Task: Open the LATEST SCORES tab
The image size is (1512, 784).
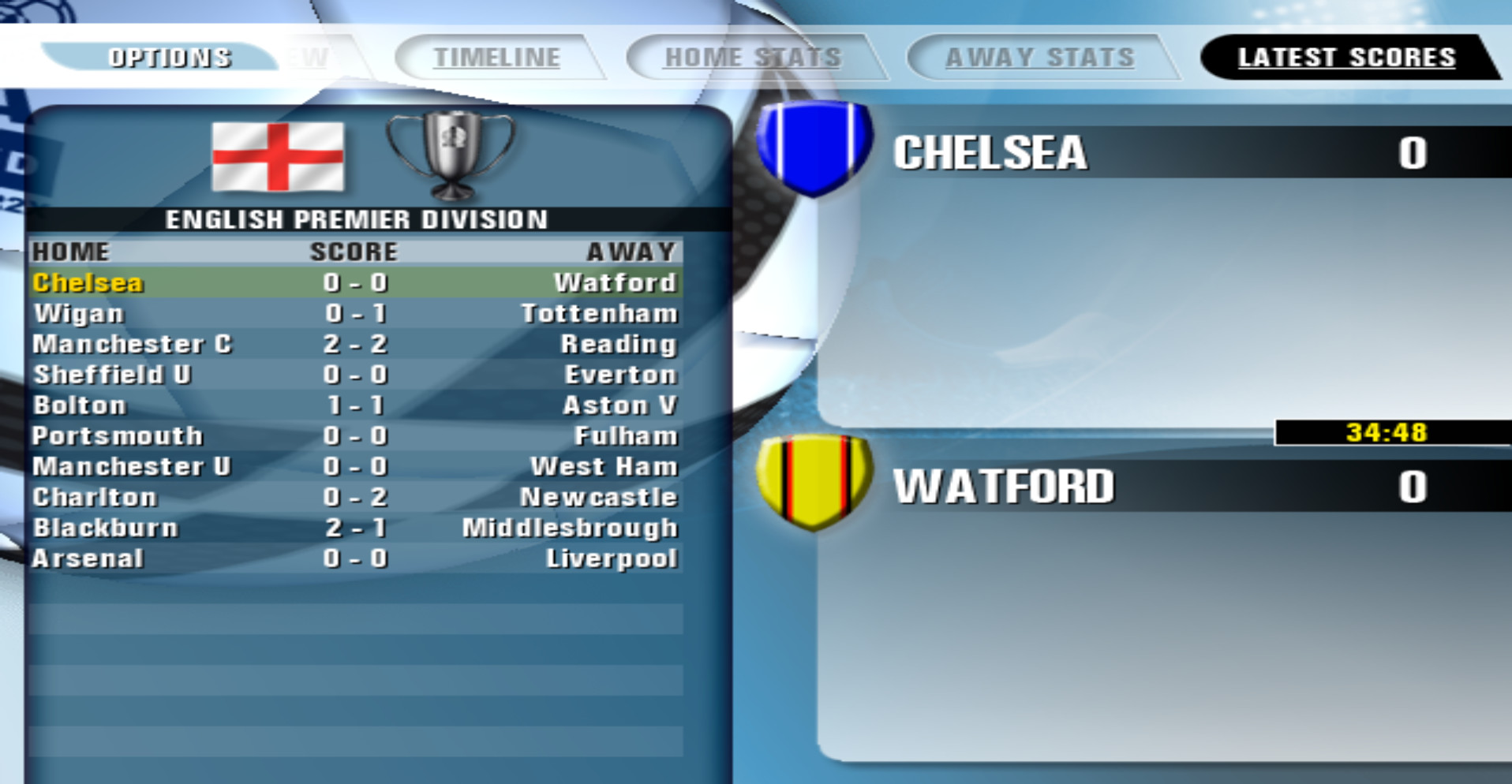Action: click(x=1345, y=56)
